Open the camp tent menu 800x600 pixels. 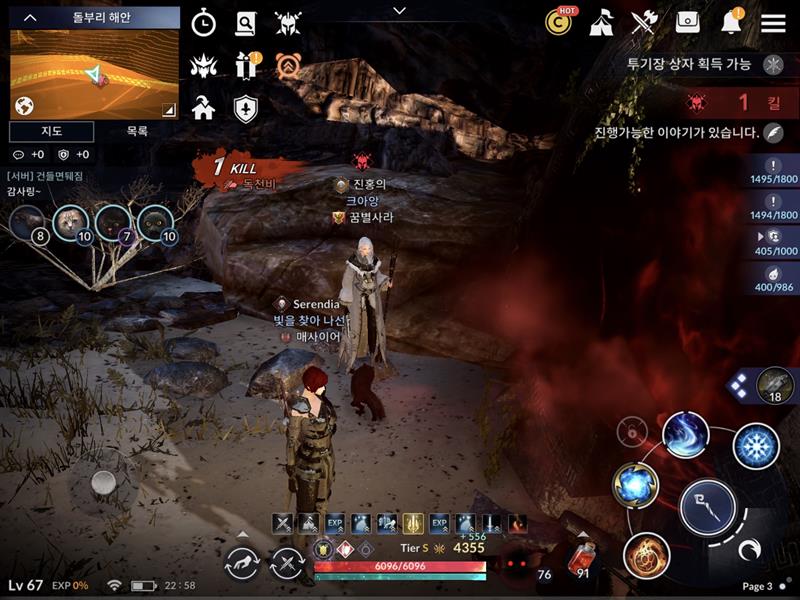601,22
